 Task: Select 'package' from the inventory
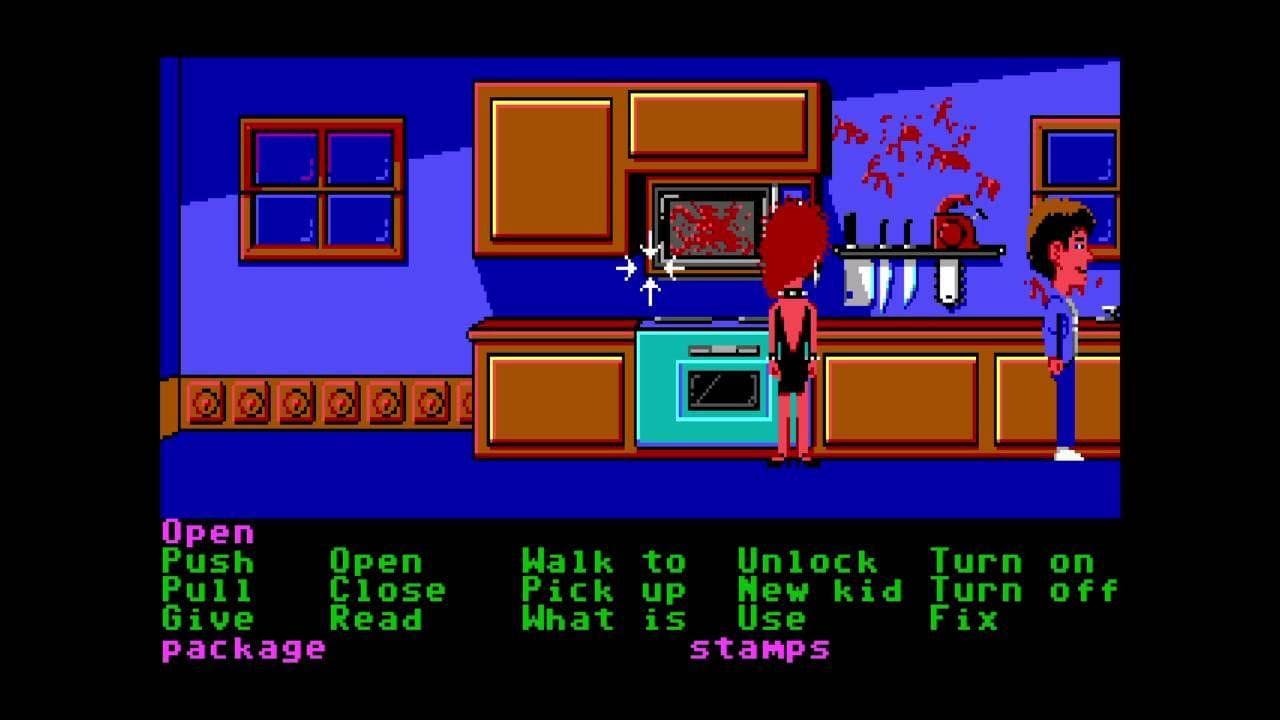[x=243, y=649]
